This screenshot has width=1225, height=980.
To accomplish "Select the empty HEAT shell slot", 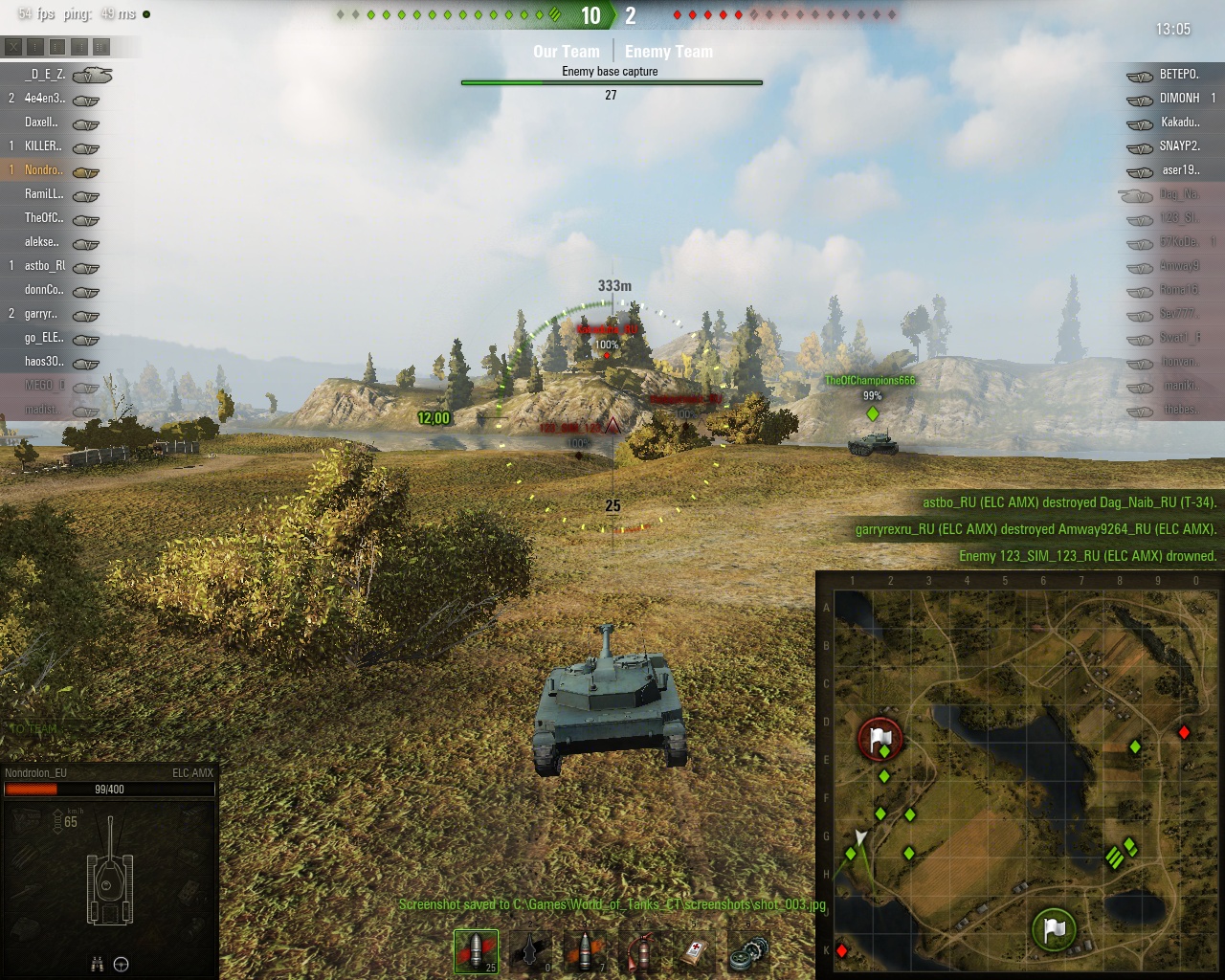I will pyautogui.click(x=531, y=950).
